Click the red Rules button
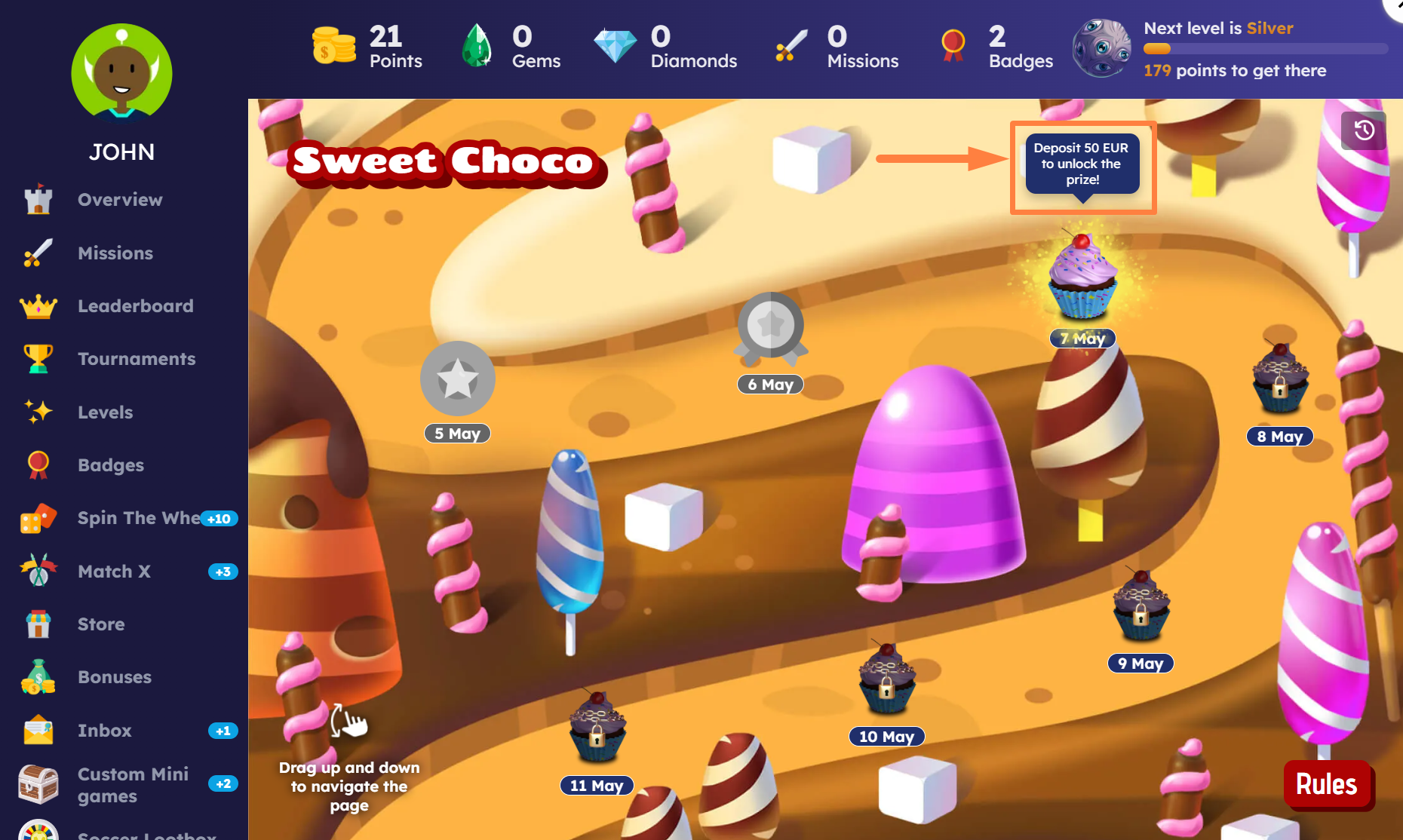1403x840 pixels. (1326, 784)
